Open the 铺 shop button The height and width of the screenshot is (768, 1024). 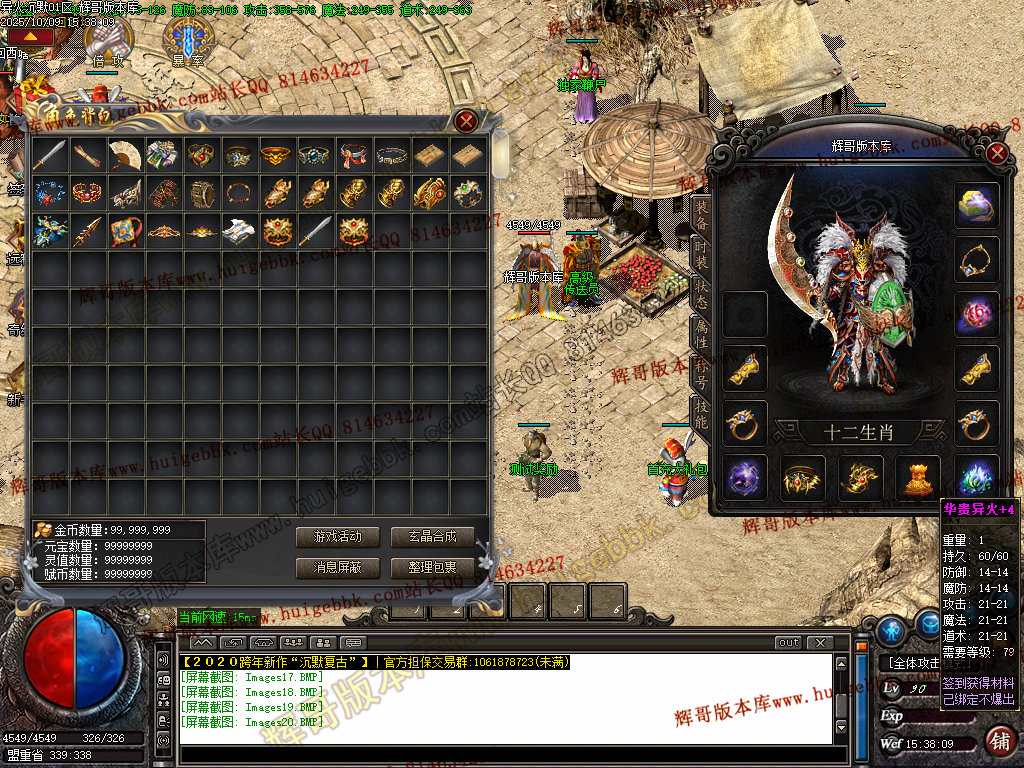(x=997, y=741)
